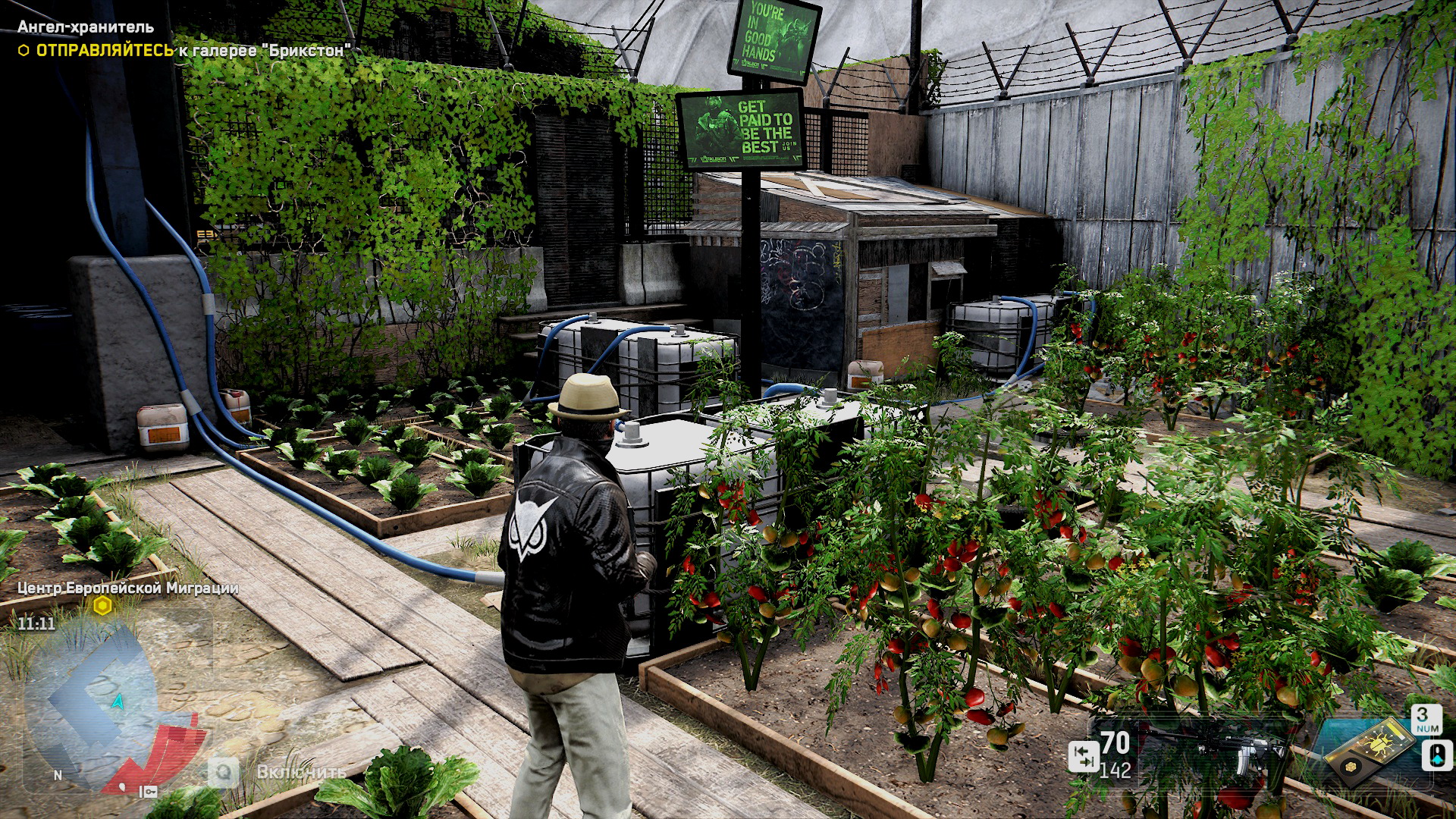
Task: Click the weapon swap arrows icon
Action: [x=1083, y=756]
